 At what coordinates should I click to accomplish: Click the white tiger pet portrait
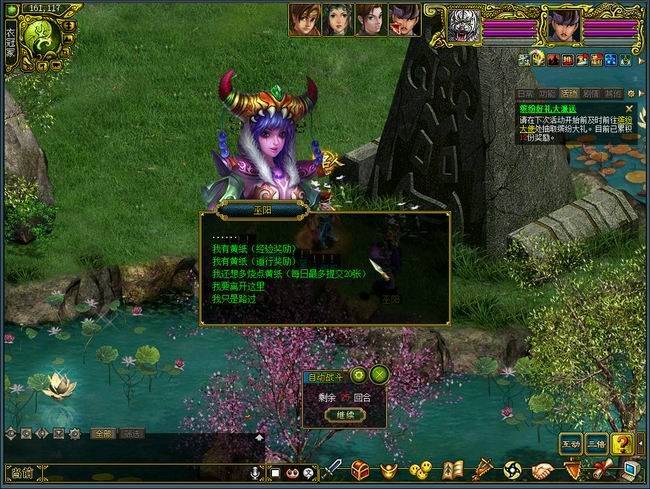pos(463,22)
